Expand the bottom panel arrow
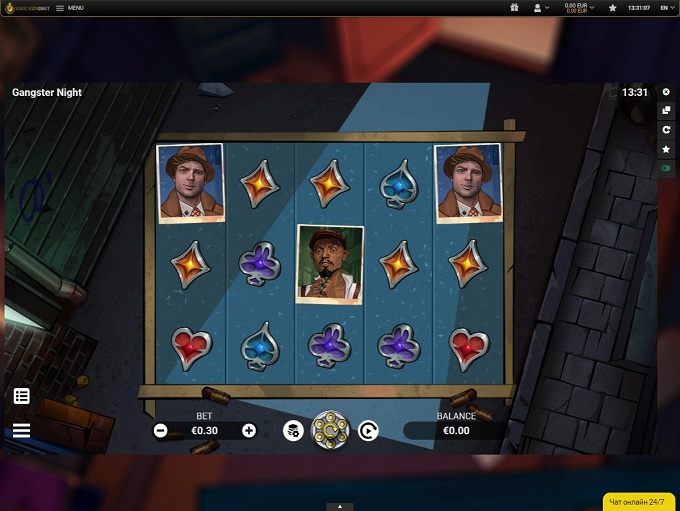This screenshot has height=511, width=680. click(340, 507)
